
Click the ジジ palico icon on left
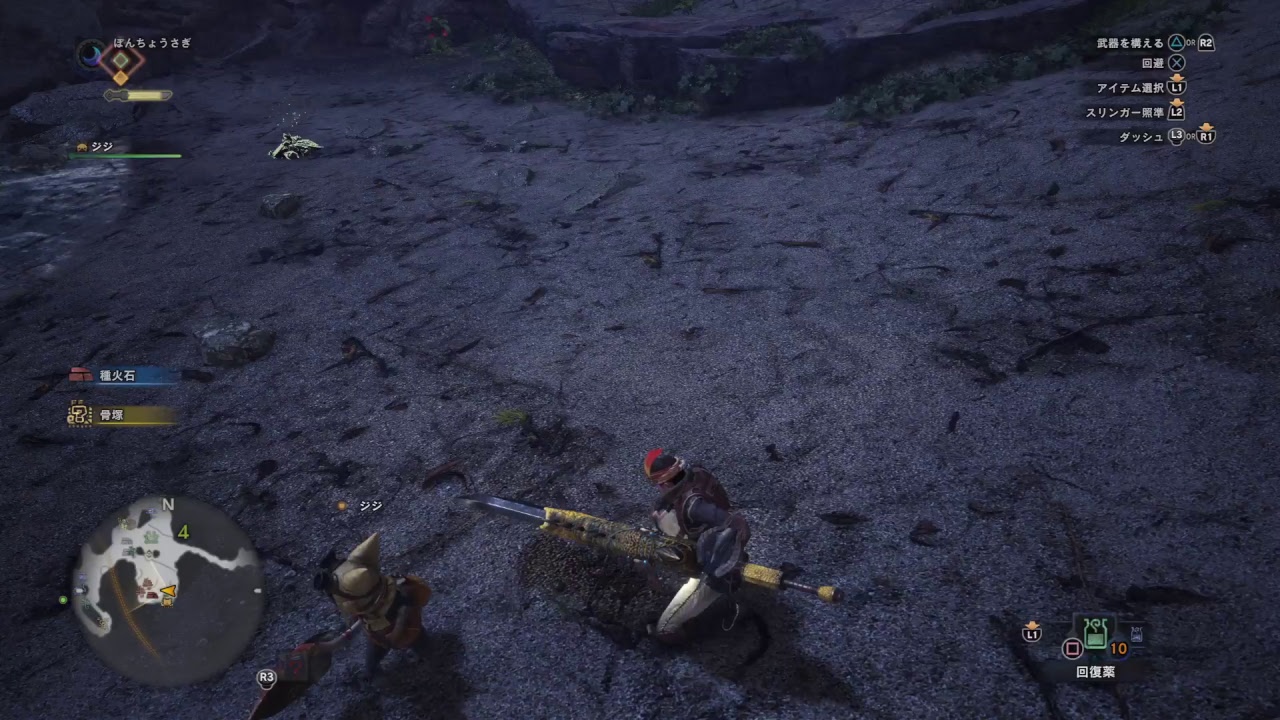tap(80, 146)
